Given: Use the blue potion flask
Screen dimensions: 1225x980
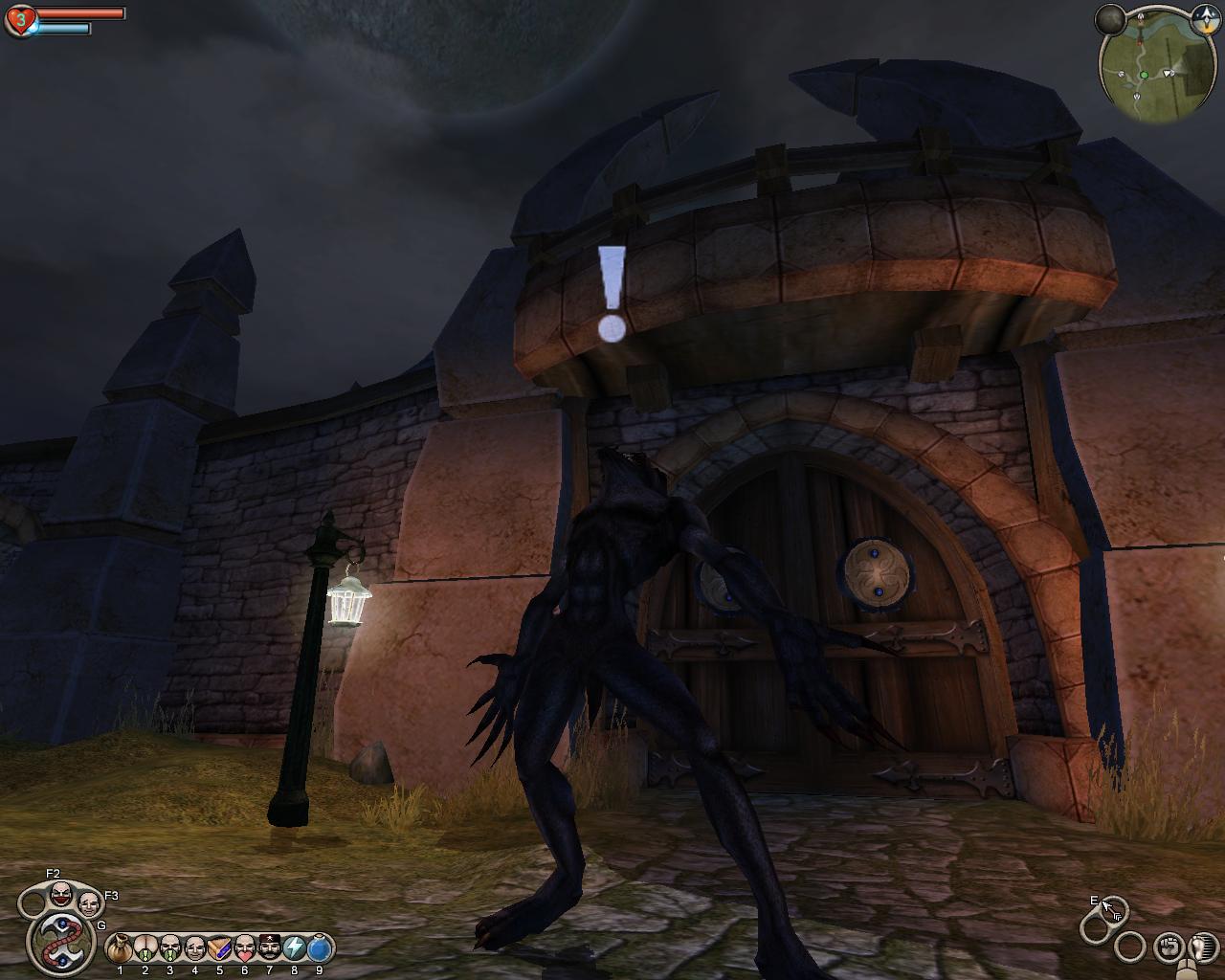Looking at the screenshot, I should [x=320, y=948].
